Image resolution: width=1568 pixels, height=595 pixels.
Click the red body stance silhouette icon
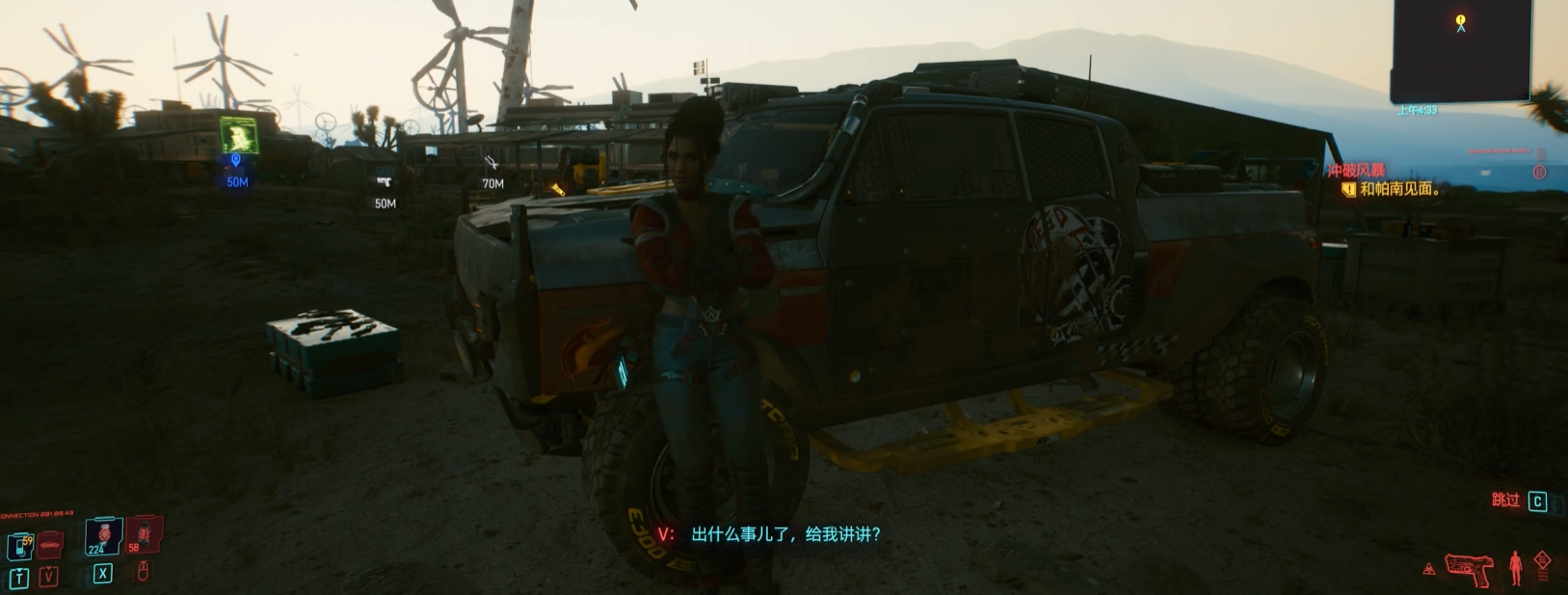point(1515,567)
